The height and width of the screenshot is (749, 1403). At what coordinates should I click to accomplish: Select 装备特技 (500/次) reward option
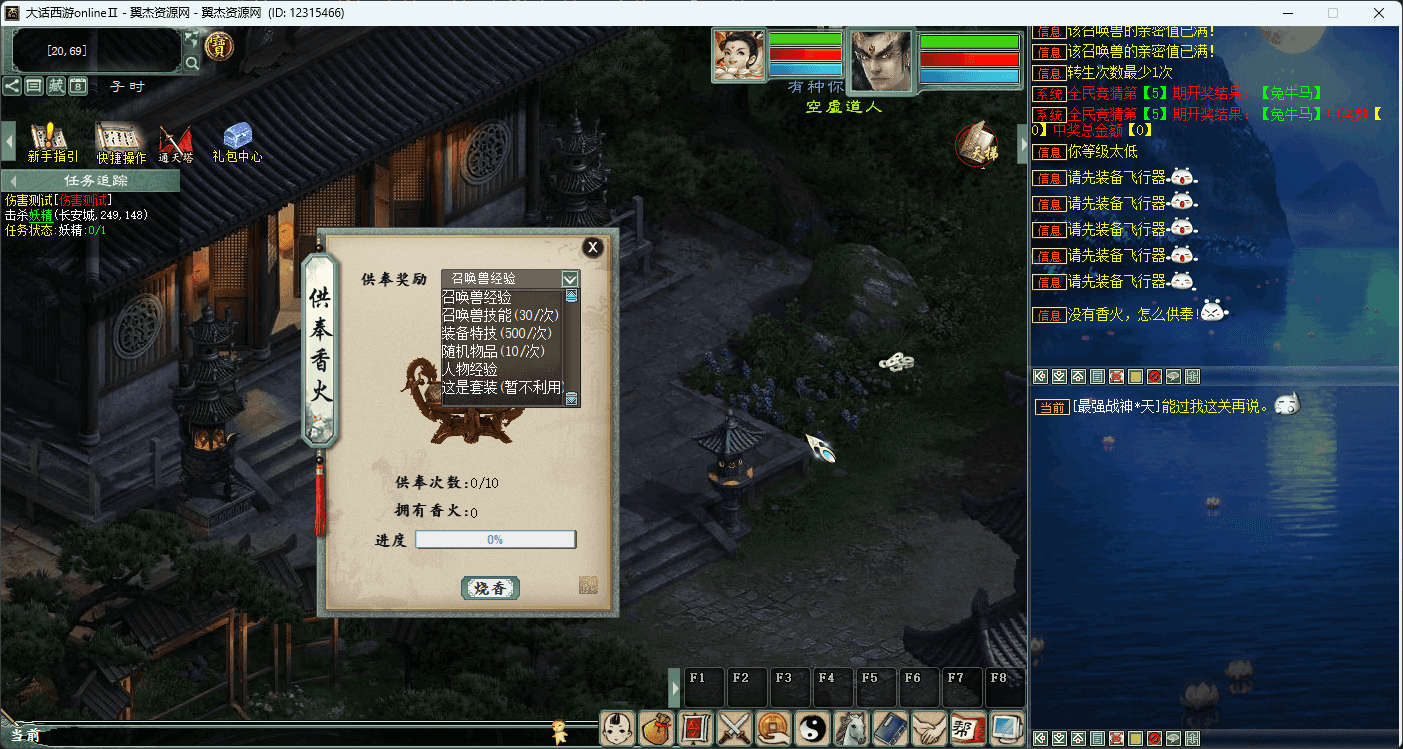tap(497, 333)
